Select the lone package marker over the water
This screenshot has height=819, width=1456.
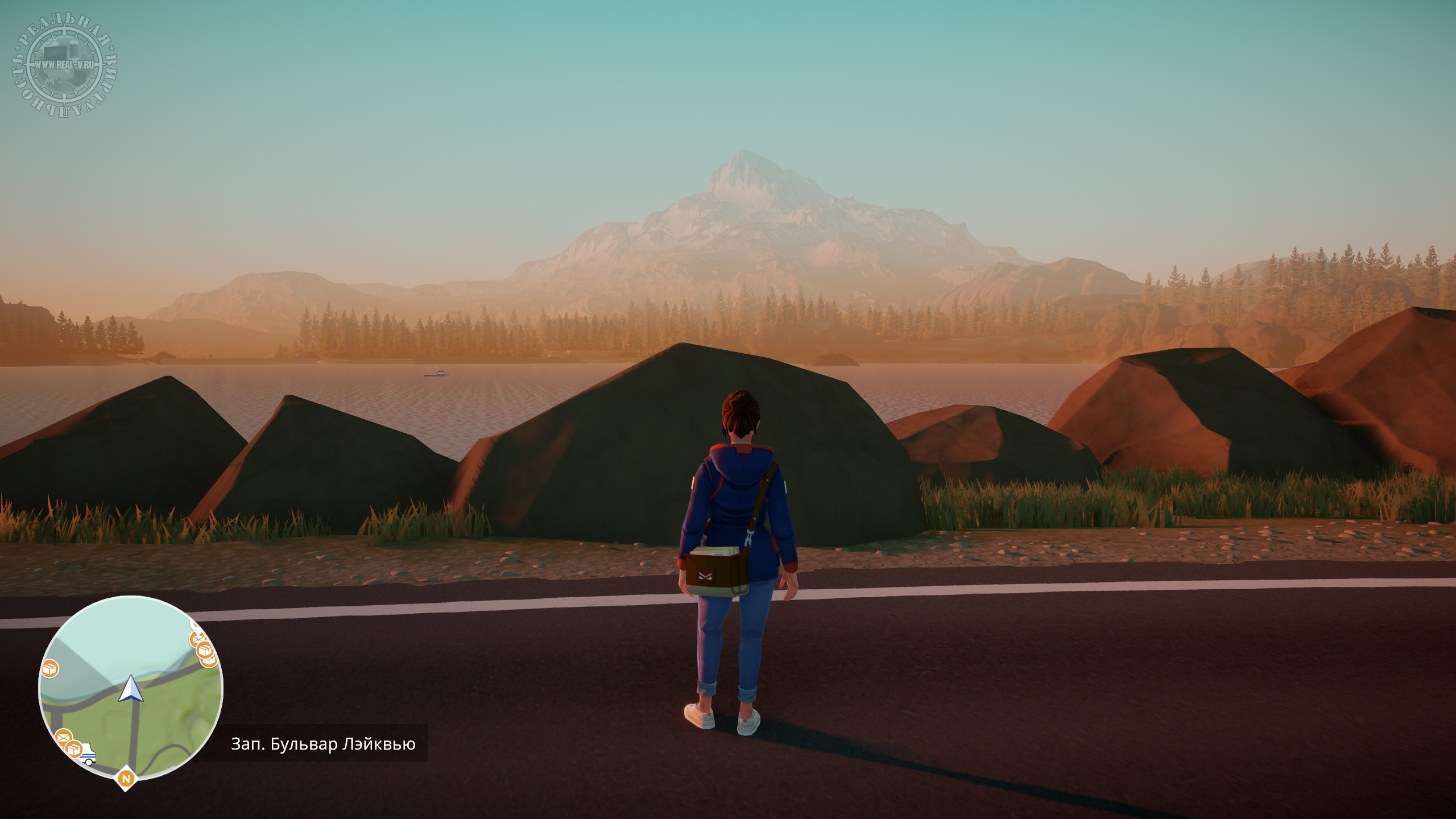(x=50, y=669)
